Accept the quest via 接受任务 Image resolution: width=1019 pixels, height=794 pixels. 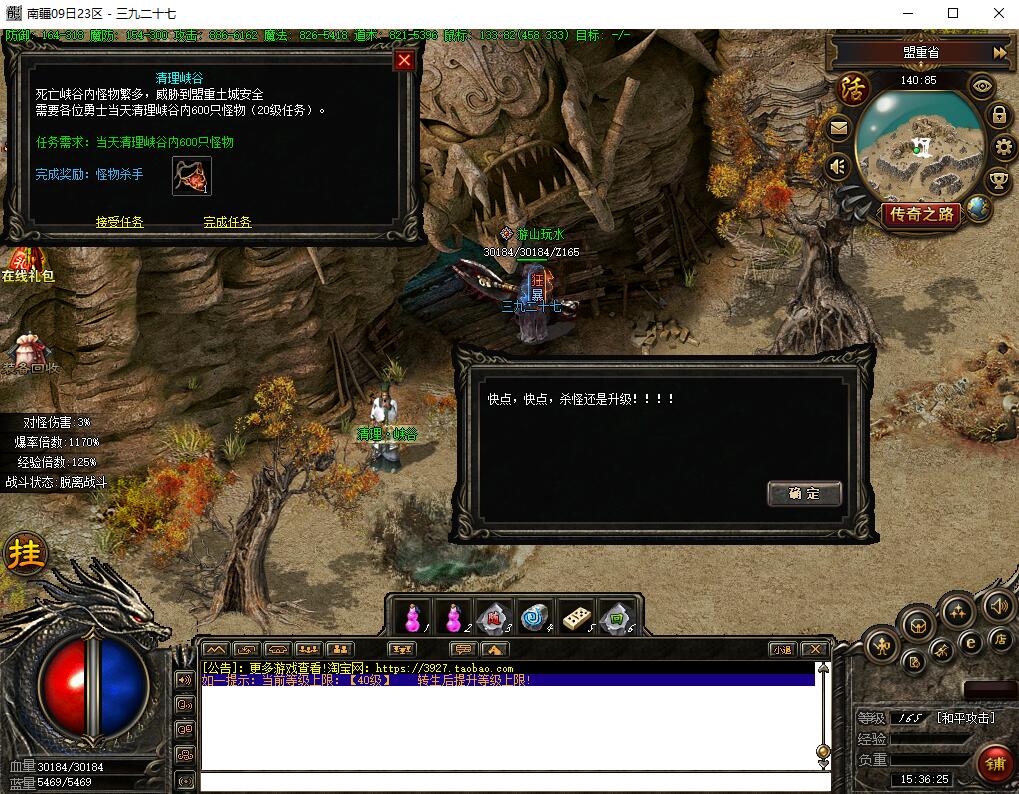(120, 222)
